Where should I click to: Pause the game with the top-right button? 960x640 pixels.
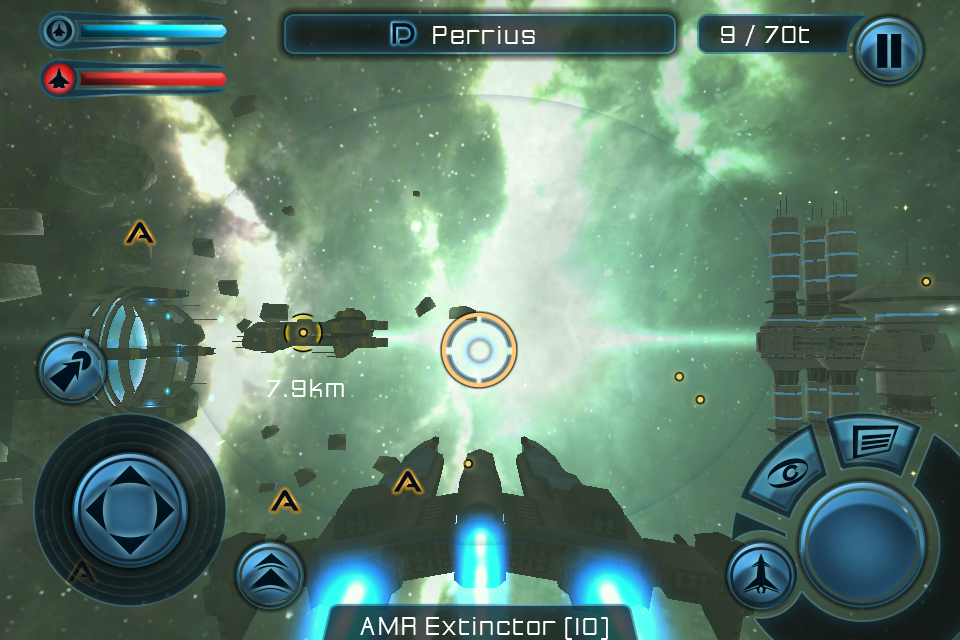pos(888,50)
